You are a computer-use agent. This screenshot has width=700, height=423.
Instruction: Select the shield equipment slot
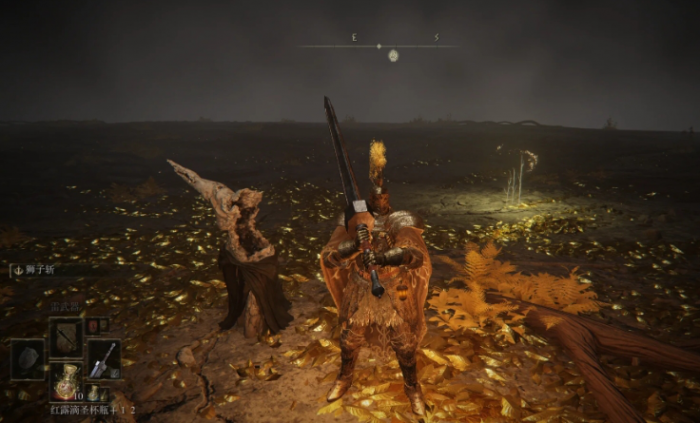pos(27,358)
